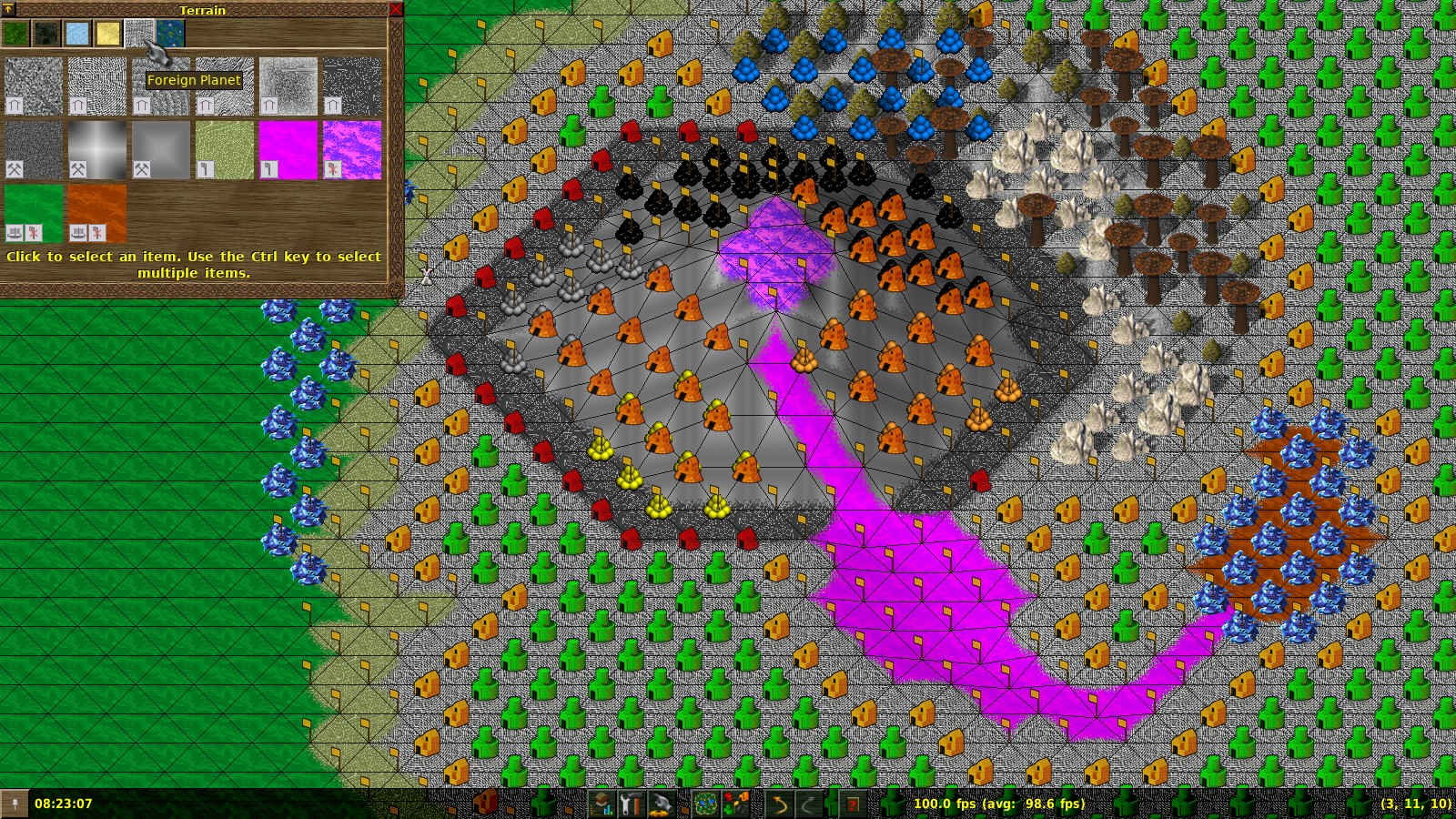Open the hammer and wrench tools menu

pyautogui.click(x=631, y=804)
